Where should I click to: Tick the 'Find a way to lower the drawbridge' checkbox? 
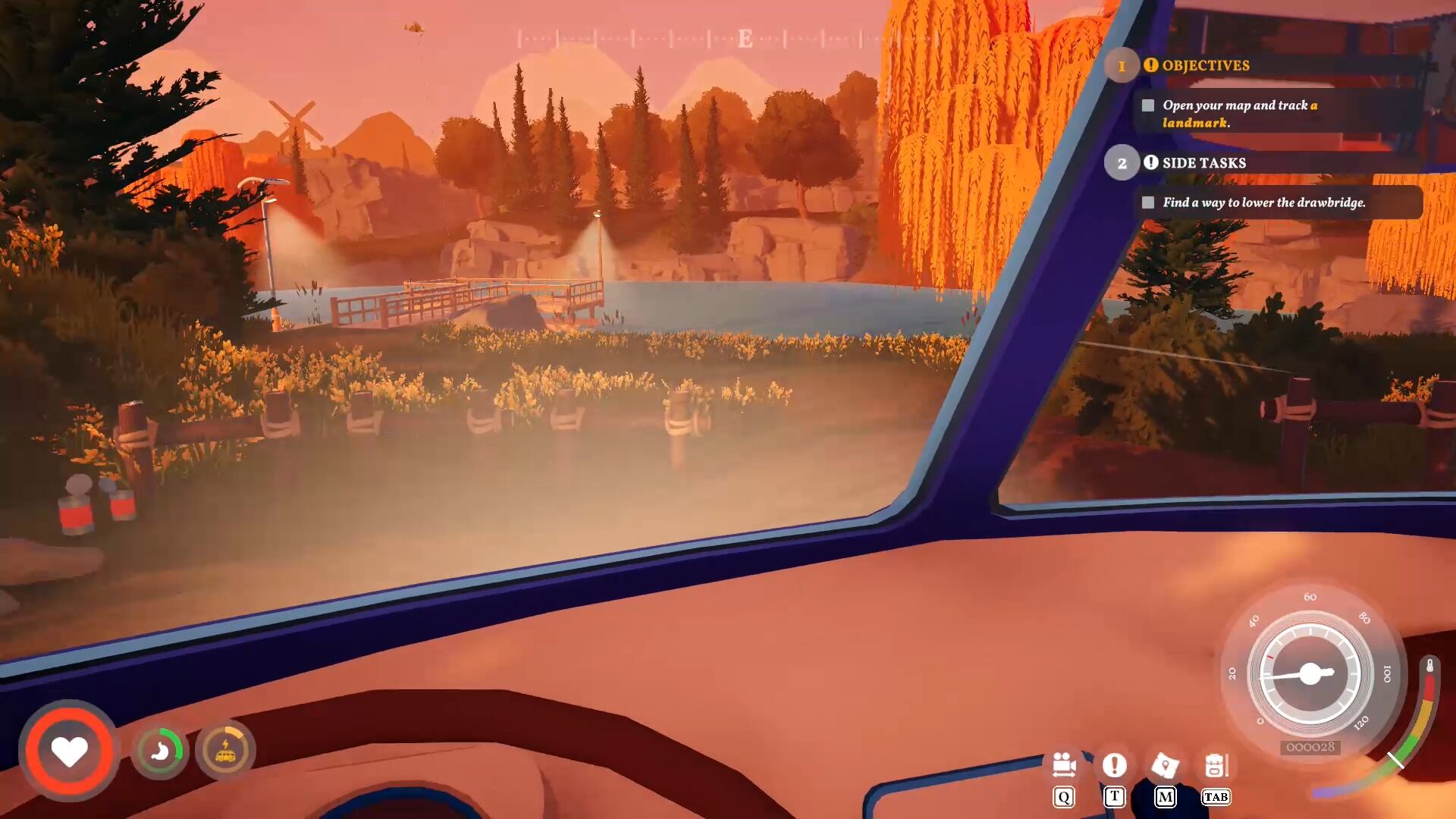(1148, 202)
